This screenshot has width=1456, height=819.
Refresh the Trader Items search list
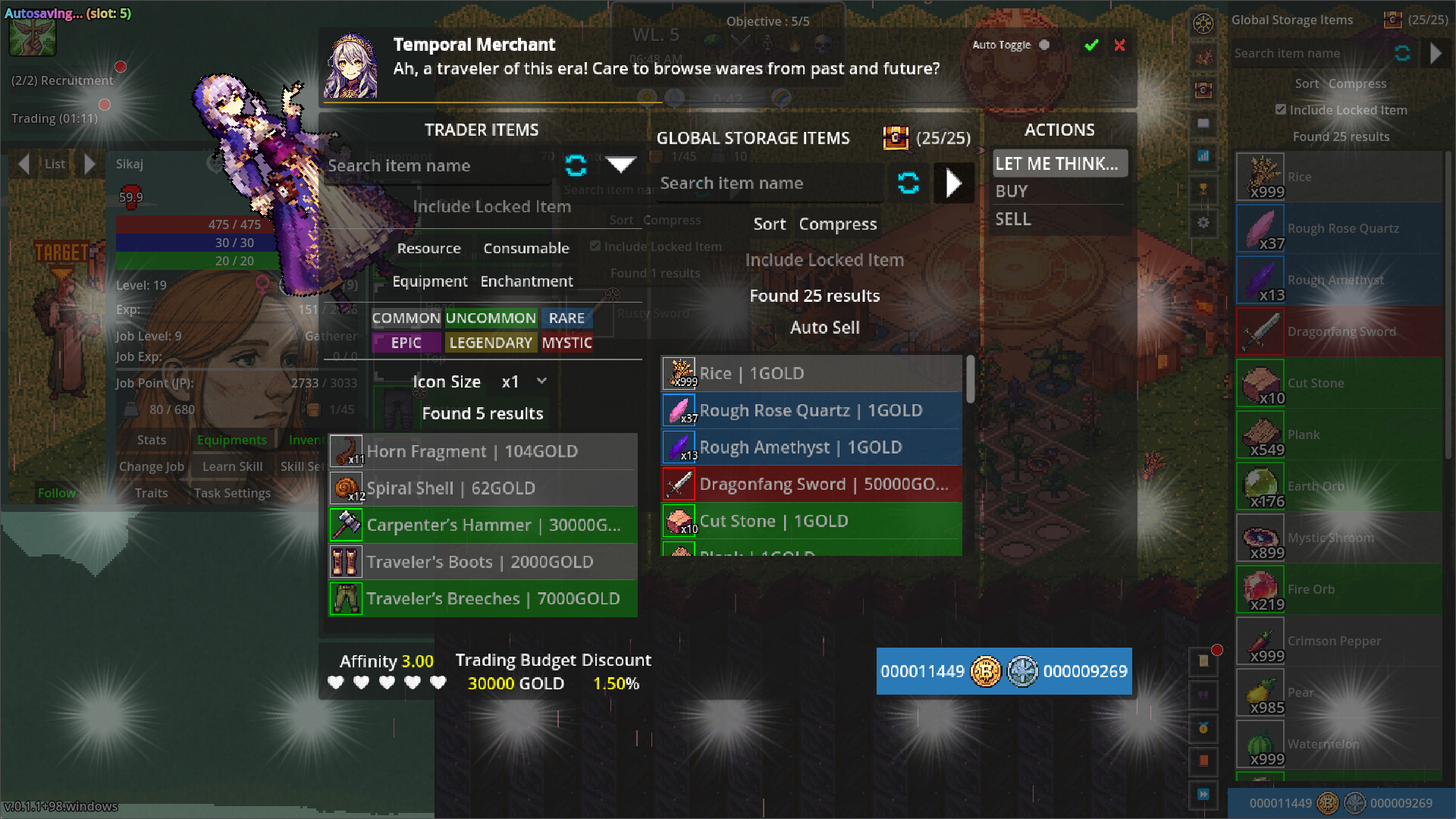pyautogui.click(x=576, y=167)
